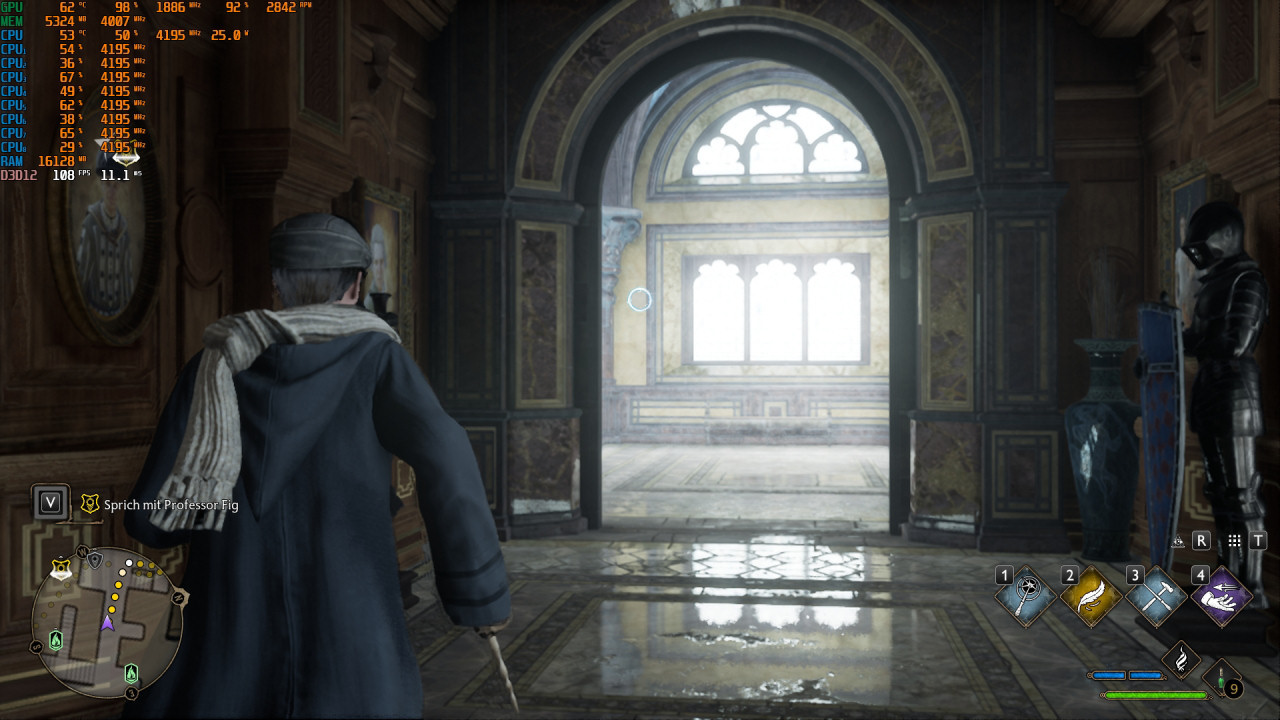Select the crossed-tools spell in slot 3
The height and width of the screenshot is (720, 1280).
(x=1155, y=598)
